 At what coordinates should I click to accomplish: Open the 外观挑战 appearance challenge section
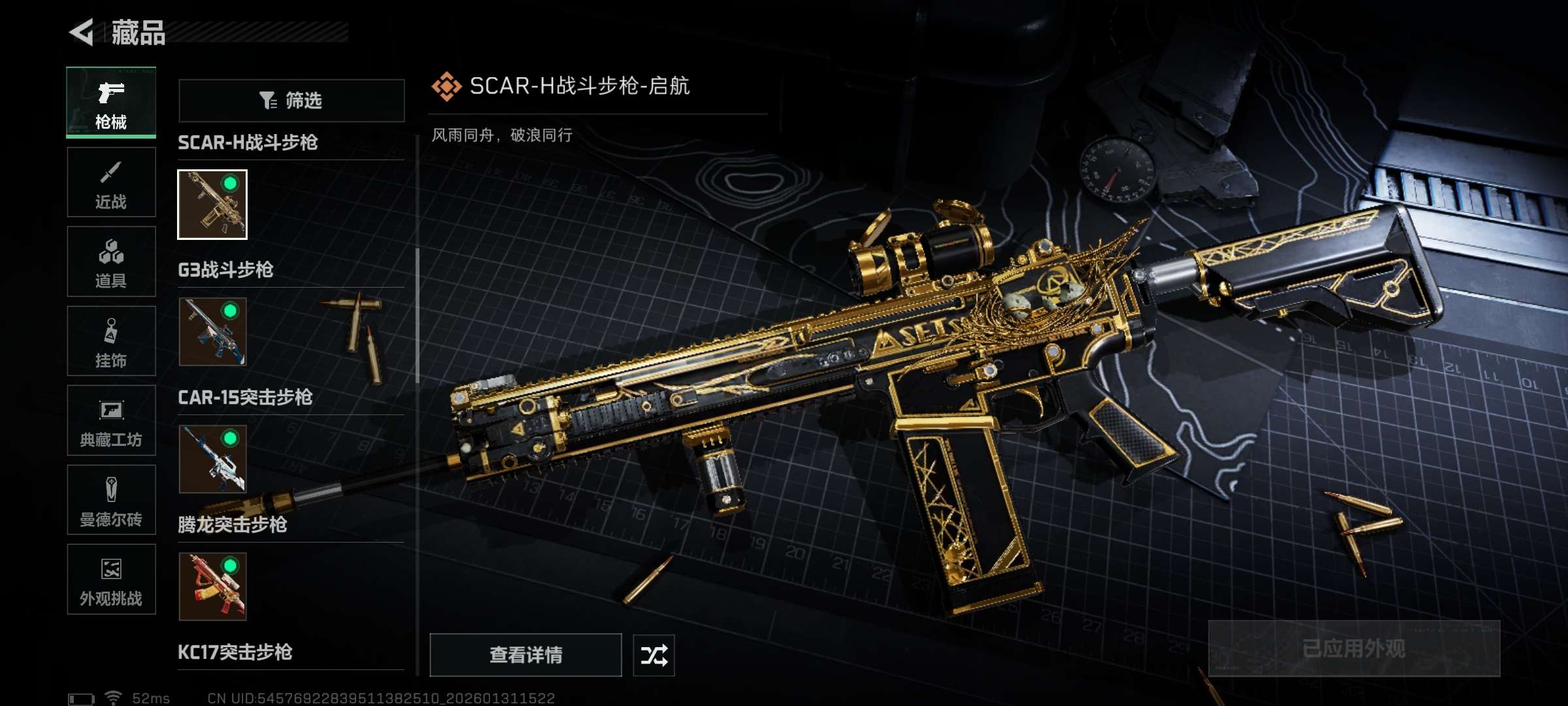pos(111,580)
